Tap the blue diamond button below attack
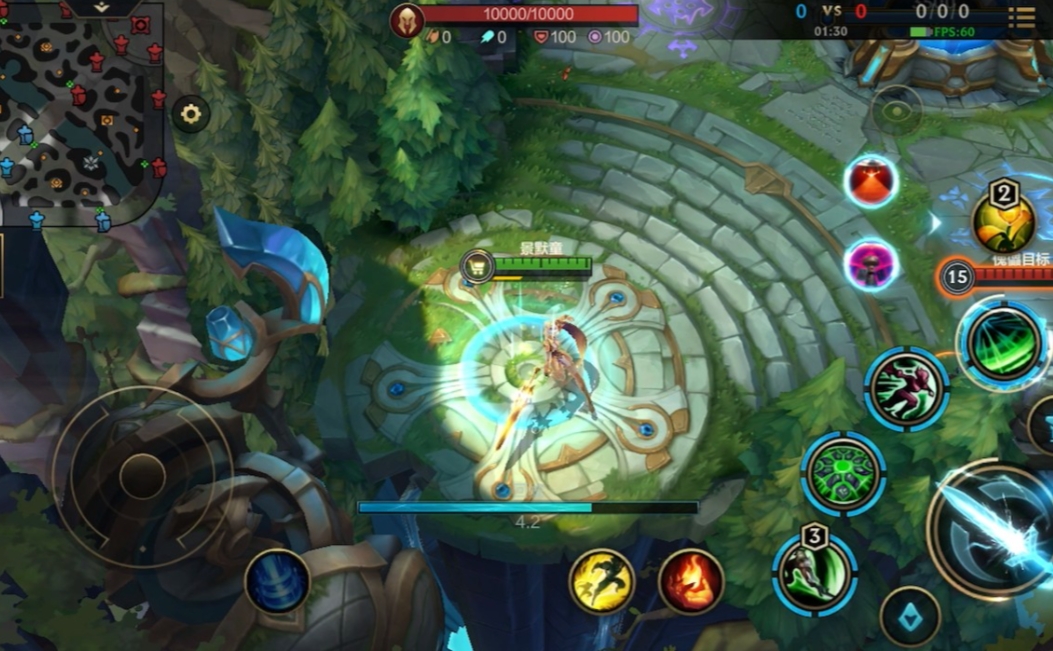1053x651 pixels. pos(909,617)
